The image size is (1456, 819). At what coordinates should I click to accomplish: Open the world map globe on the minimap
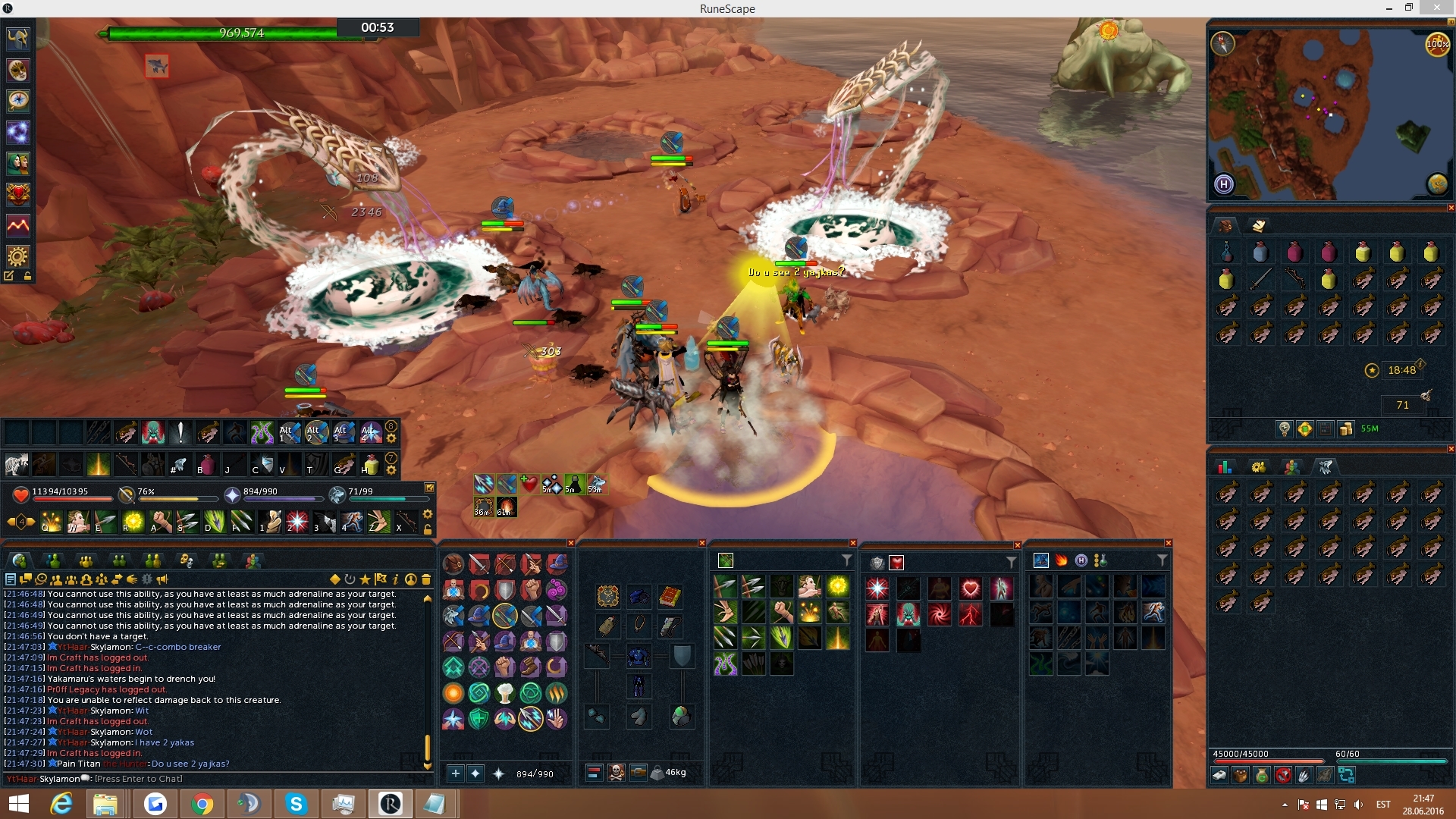1437,184
